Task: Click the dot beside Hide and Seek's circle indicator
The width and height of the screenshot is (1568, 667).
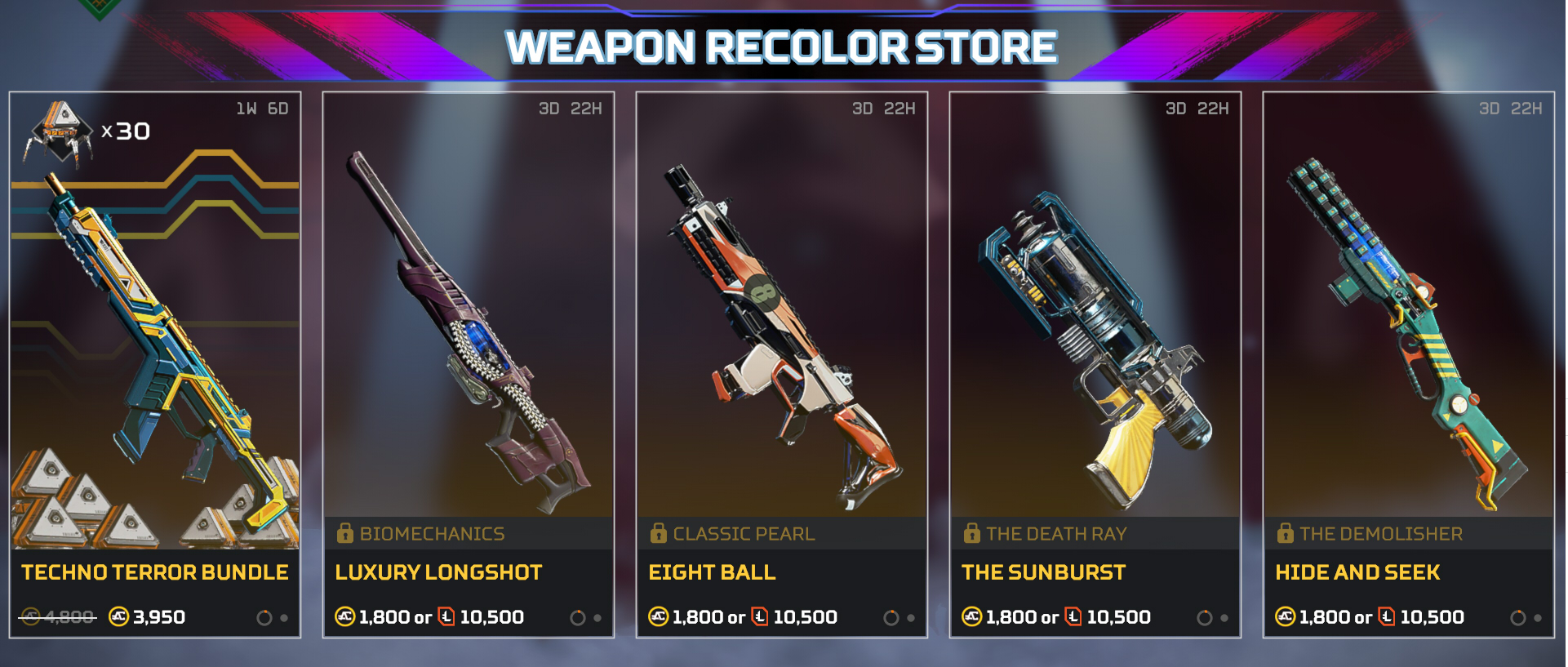Action: coord(1538,618)
